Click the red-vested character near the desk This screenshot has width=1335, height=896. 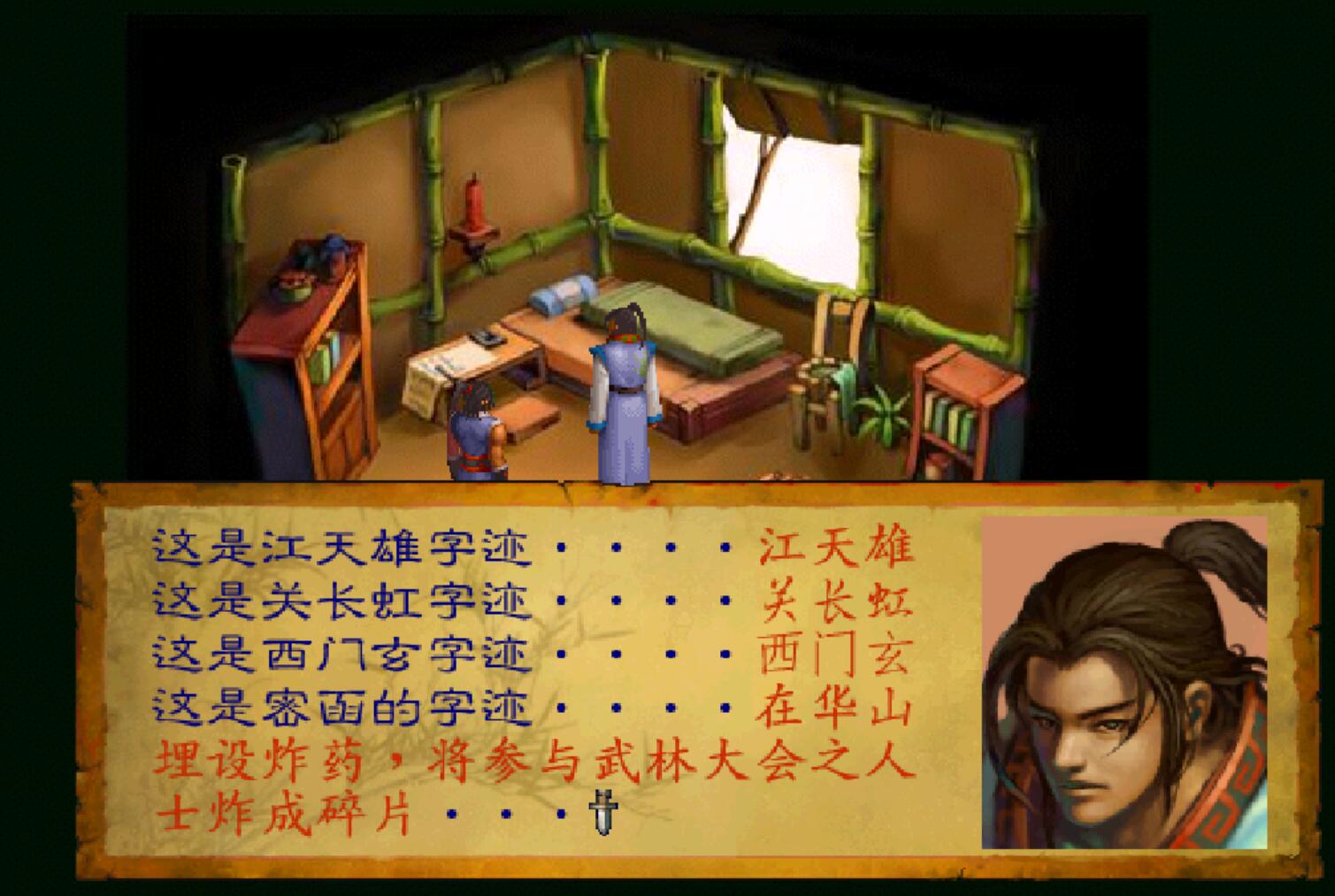coord(474,433)
